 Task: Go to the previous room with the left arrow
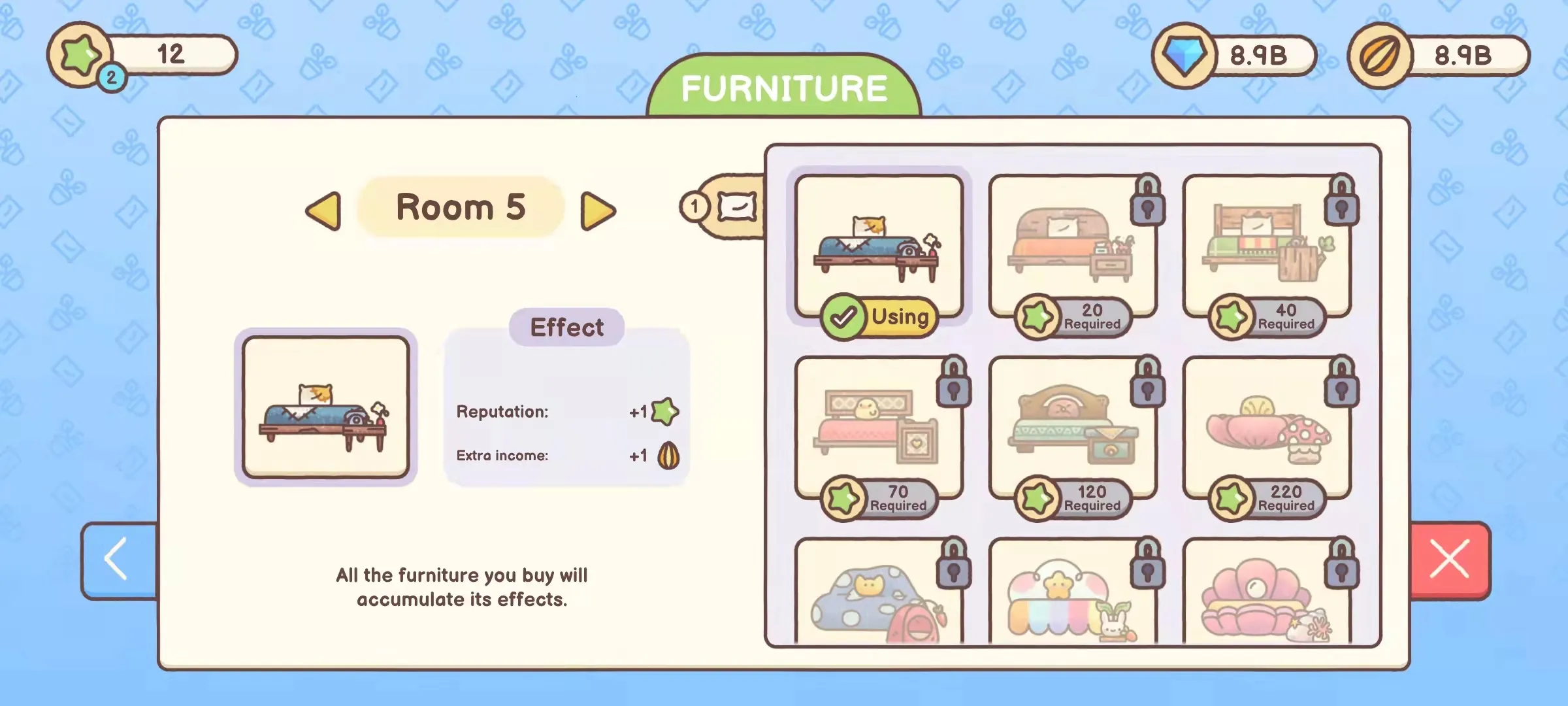click(324, 209)
